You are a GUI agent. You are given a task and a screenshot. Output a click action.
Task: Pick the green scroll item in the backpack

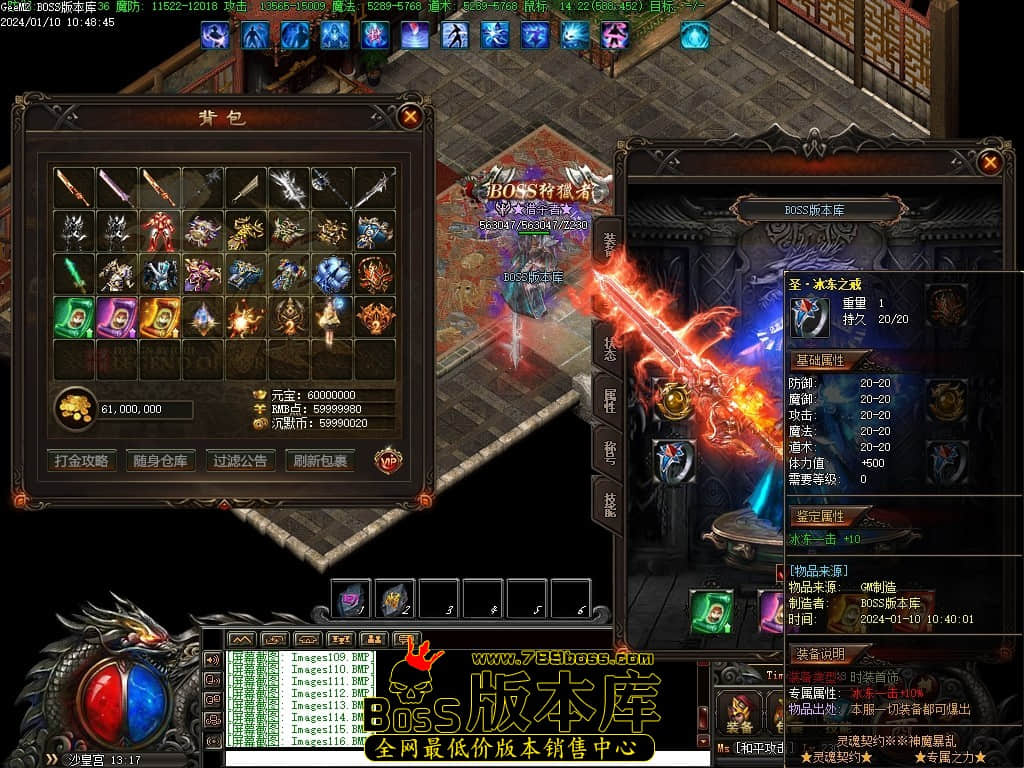(x=74, y=317)
